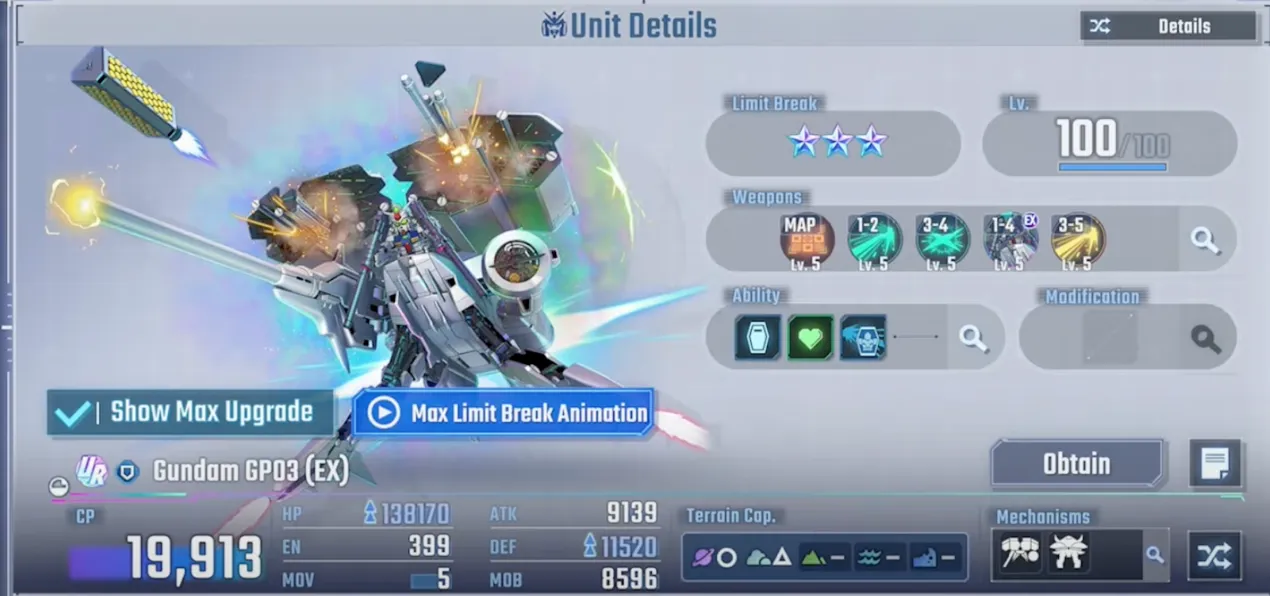The width and height of the screenshot is (1270, 596).
Task: Click the shuffle button beside Mechanisms
Action: click(x=1214, y=555)
